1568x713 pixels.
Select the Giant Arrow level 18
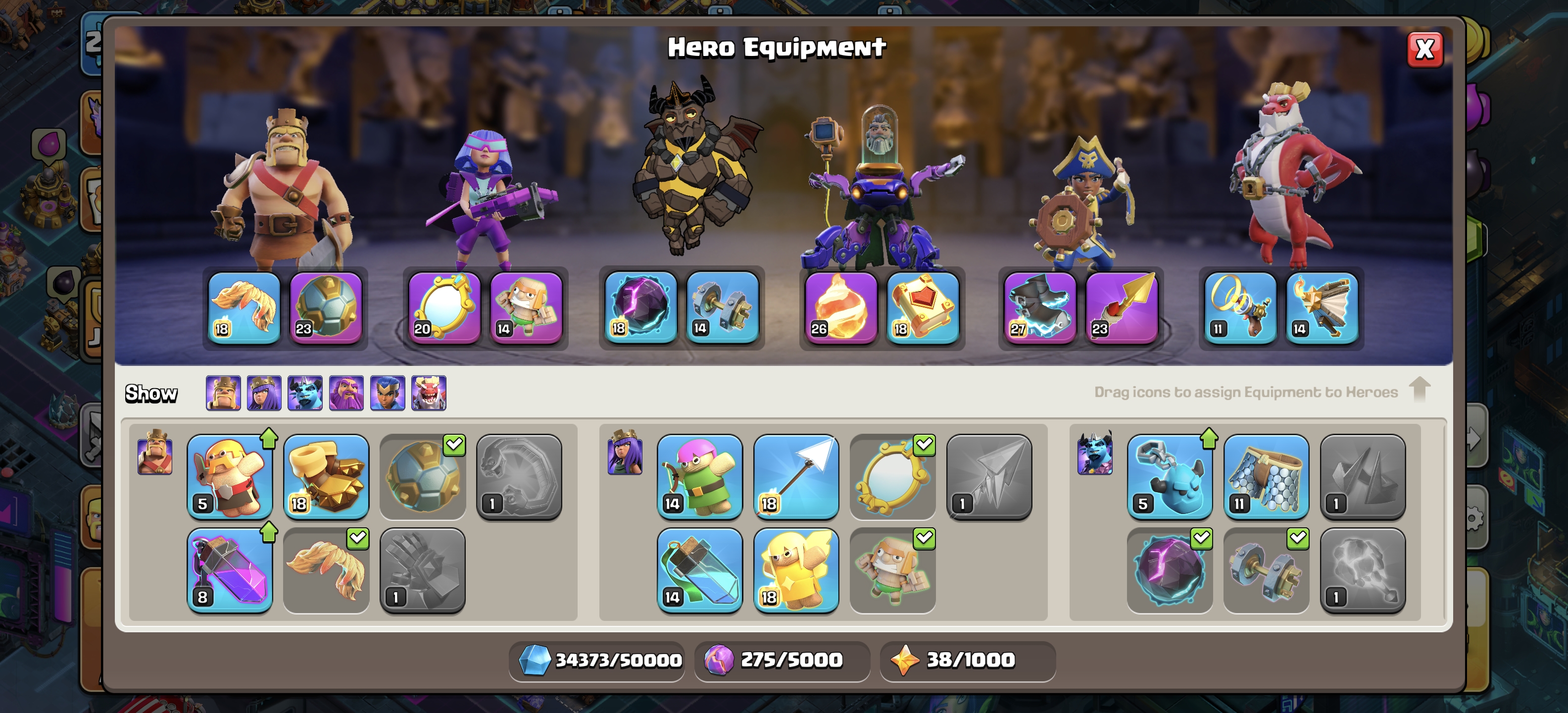(795, 476)
